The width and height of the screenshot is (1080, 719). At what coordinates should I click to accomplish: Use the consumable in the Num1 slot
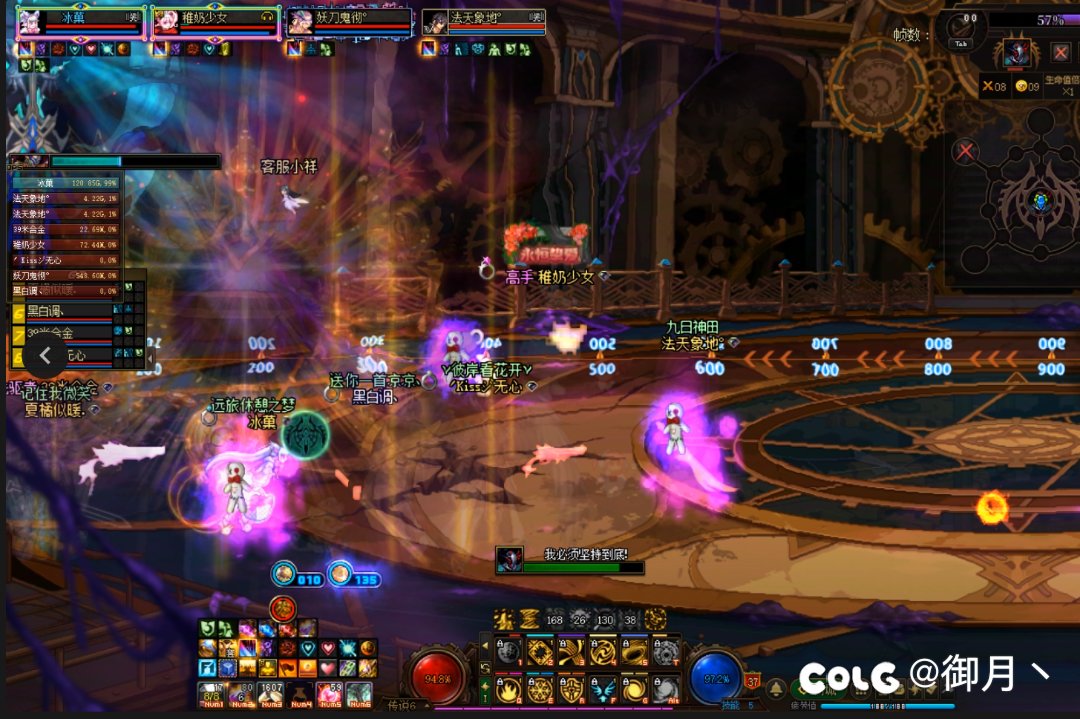[210, 691]
